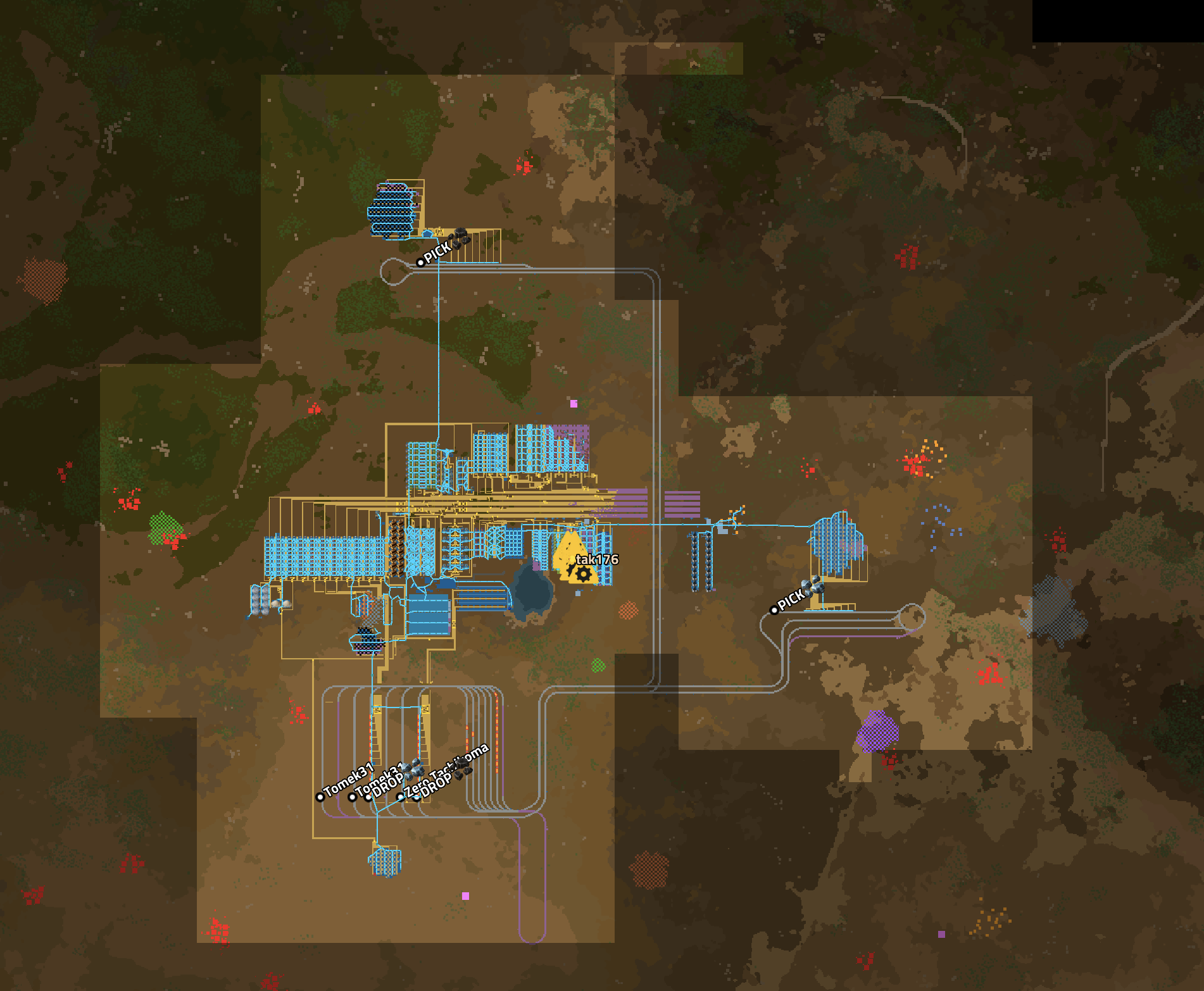
Task: Select the PICK station marker with coal icon
Action: pos(421,262)
